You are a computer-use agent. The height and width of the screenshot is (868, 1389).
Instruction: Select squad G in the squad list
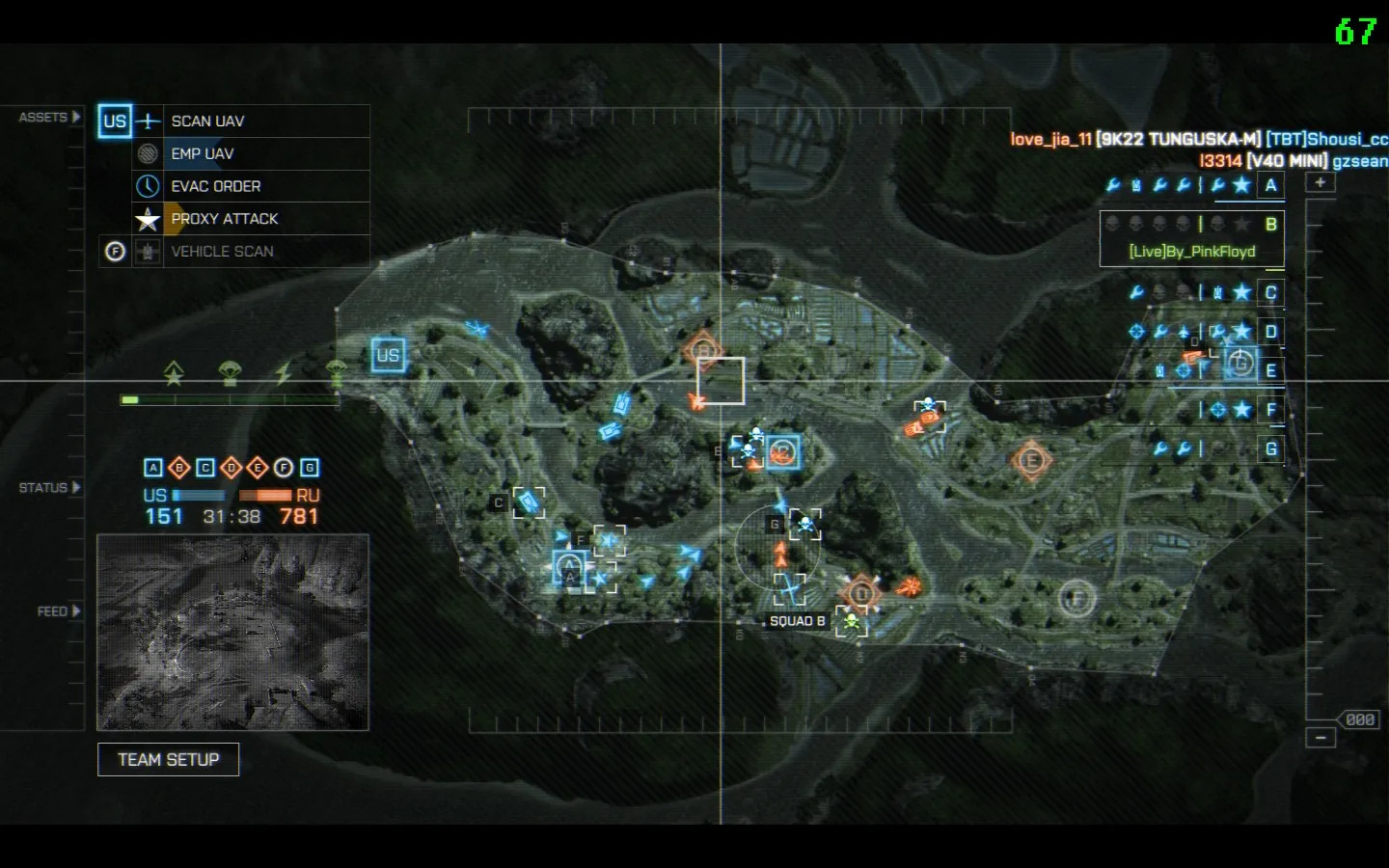1270,448
